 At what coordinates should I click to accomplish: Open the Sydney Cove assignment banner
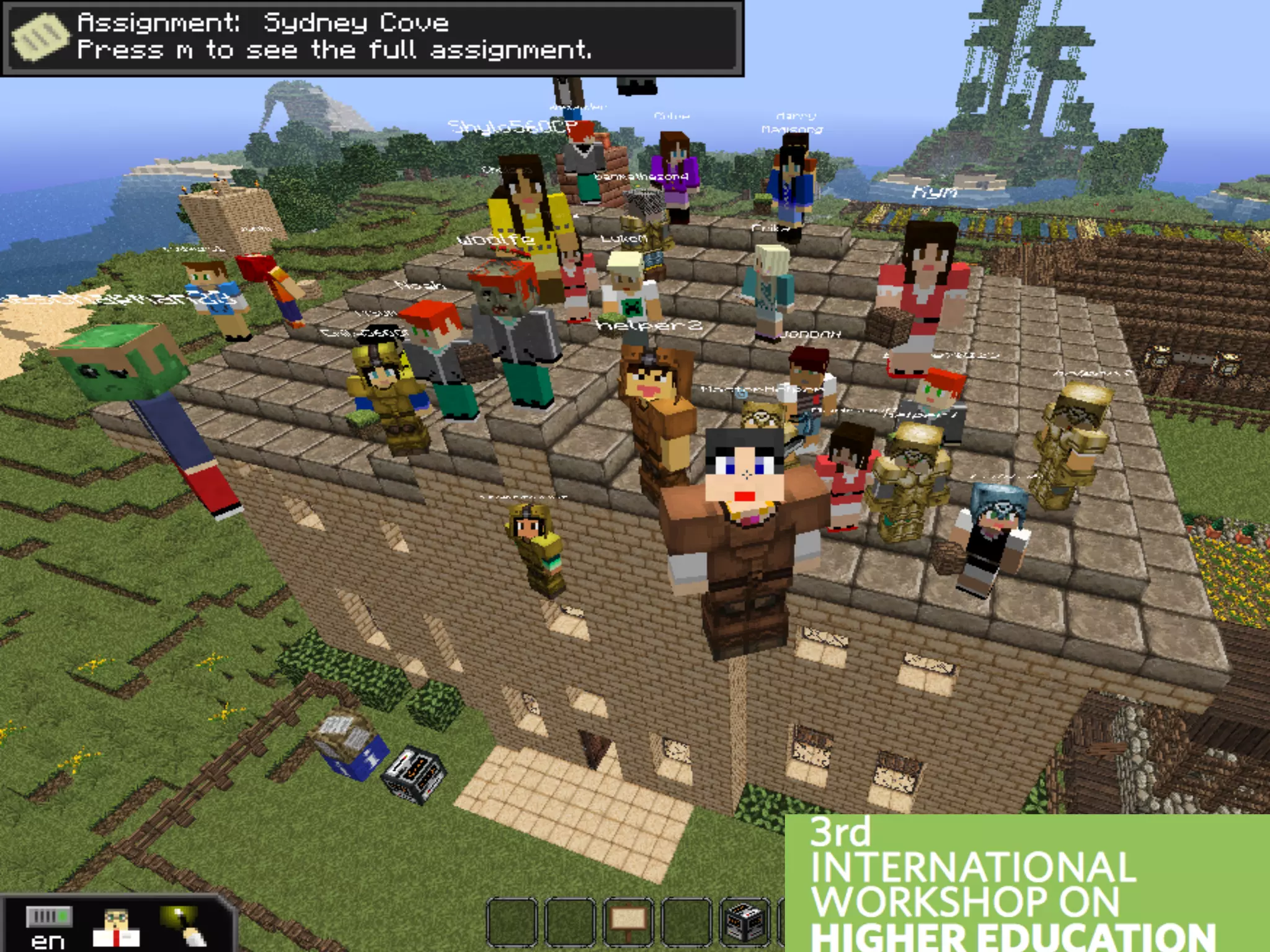click(x=372, y=37)
